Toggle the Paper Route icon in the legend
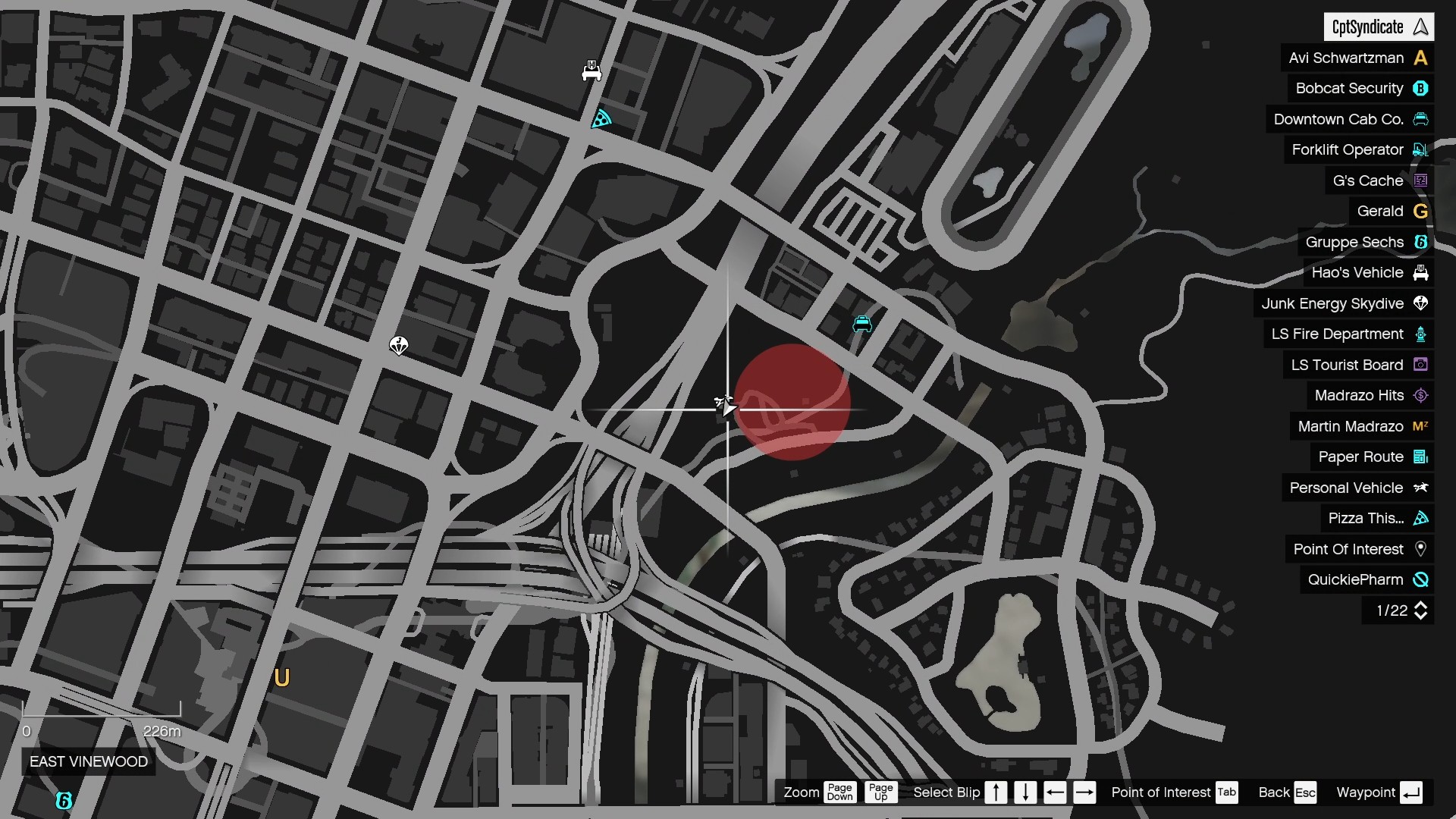 1421,457
